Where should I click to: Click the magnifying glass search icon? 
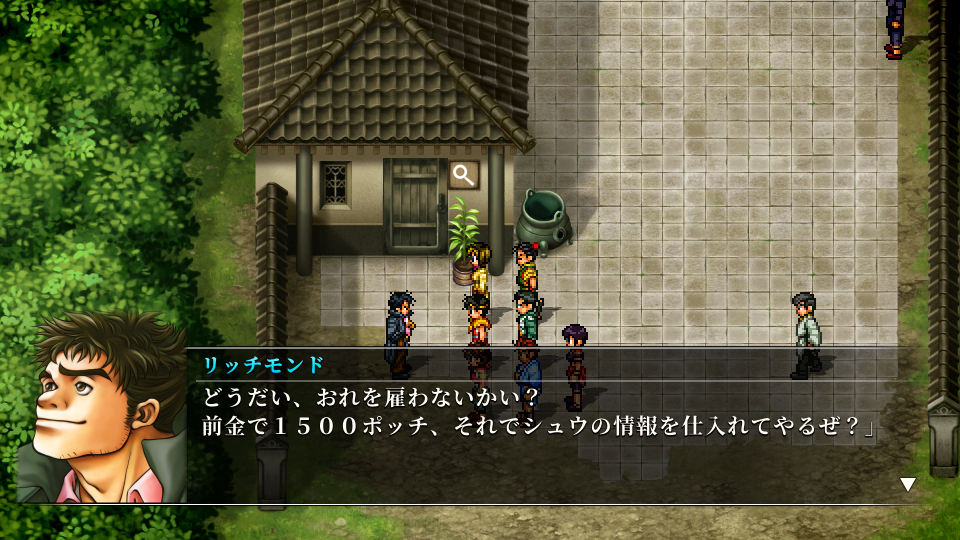(x=463, y=175)
